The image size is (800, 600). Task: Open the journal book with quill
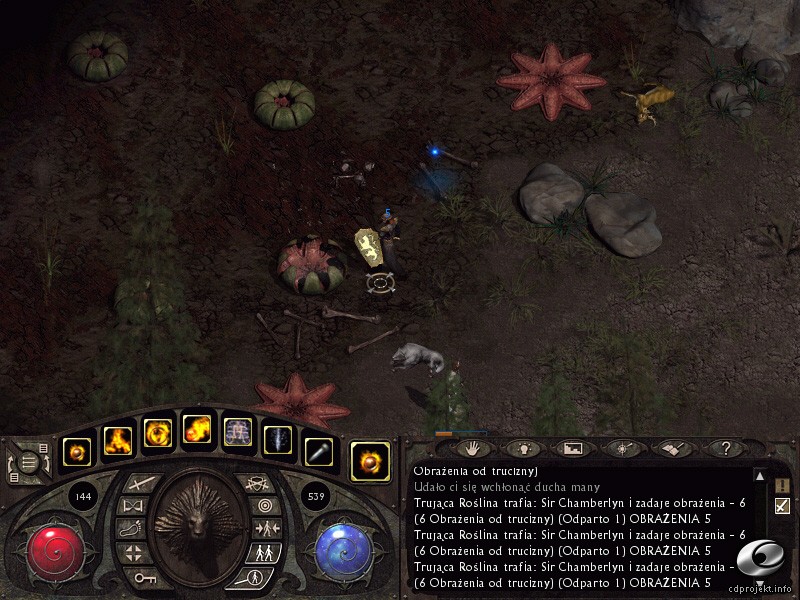tap(671, 449)
